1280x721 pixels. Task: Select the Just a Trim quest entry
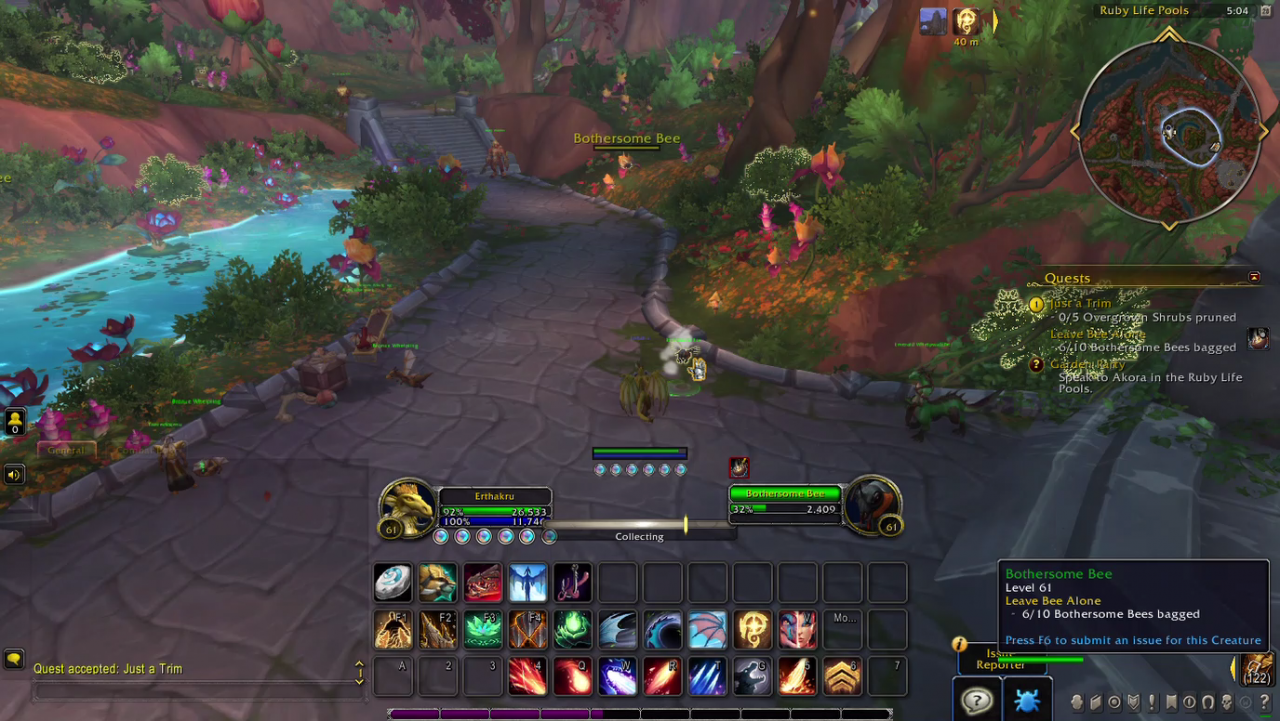[x=1079, y=303]
